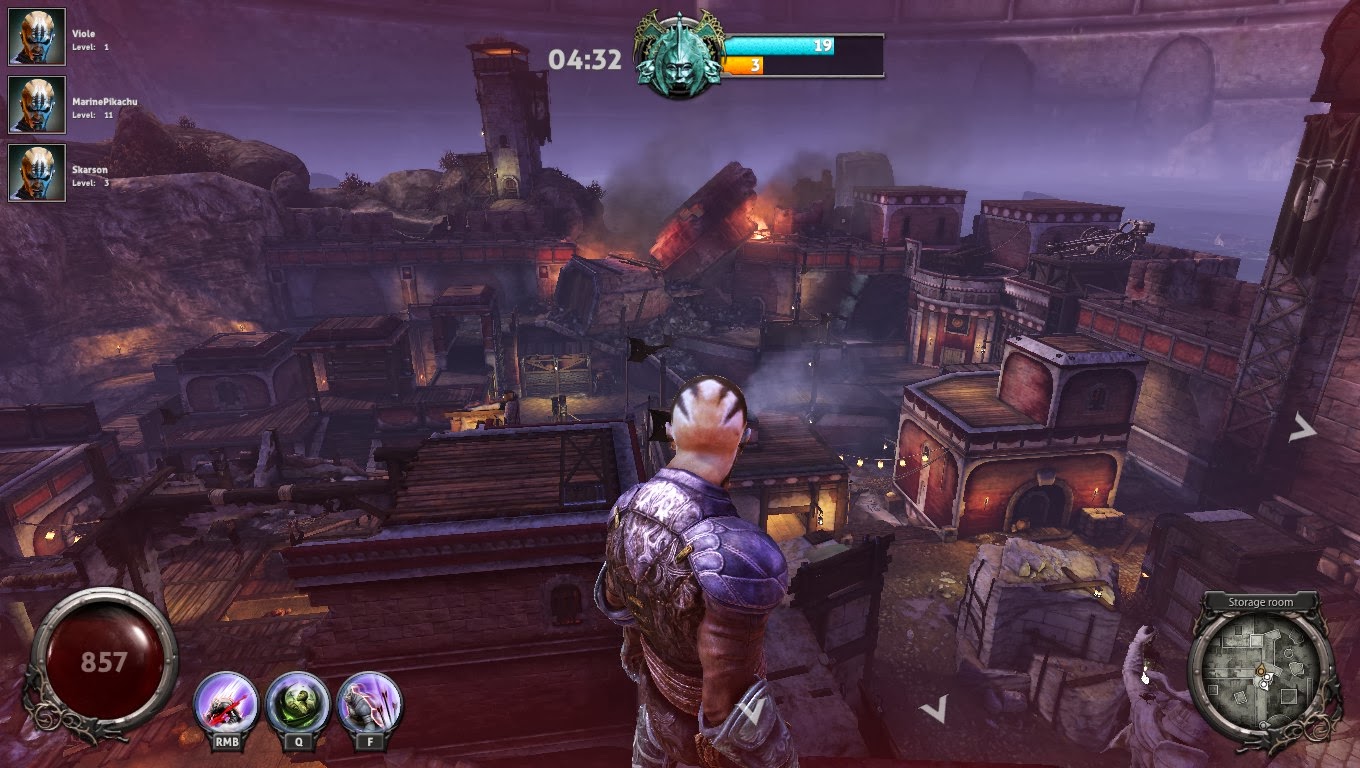Activate the ability icon labeled RMB
This screenshot has width=1360, height=768.
pyautogui.click(x=226, y=703)
